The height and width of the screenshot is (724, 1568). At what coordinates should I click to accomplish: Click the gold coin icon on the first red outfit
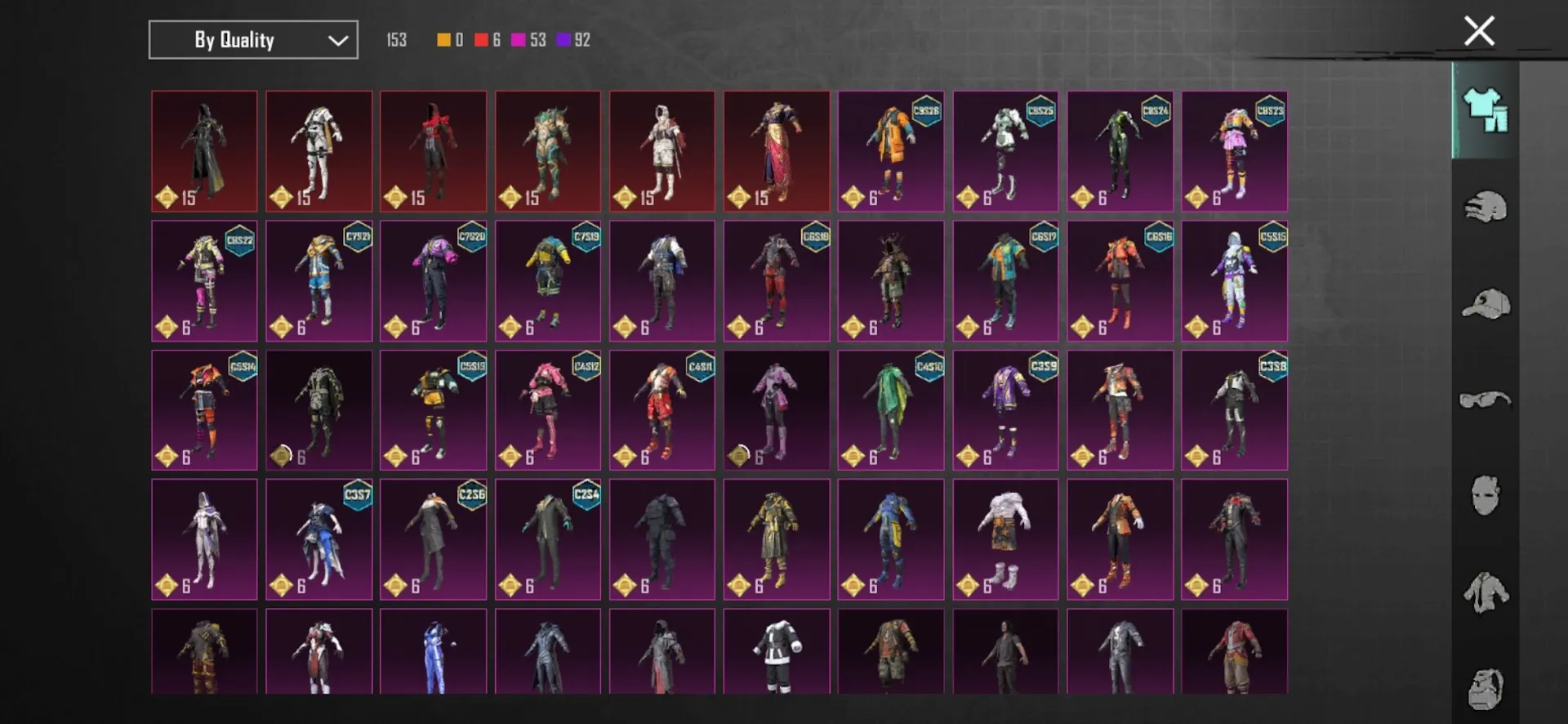(x=167, y=196)
